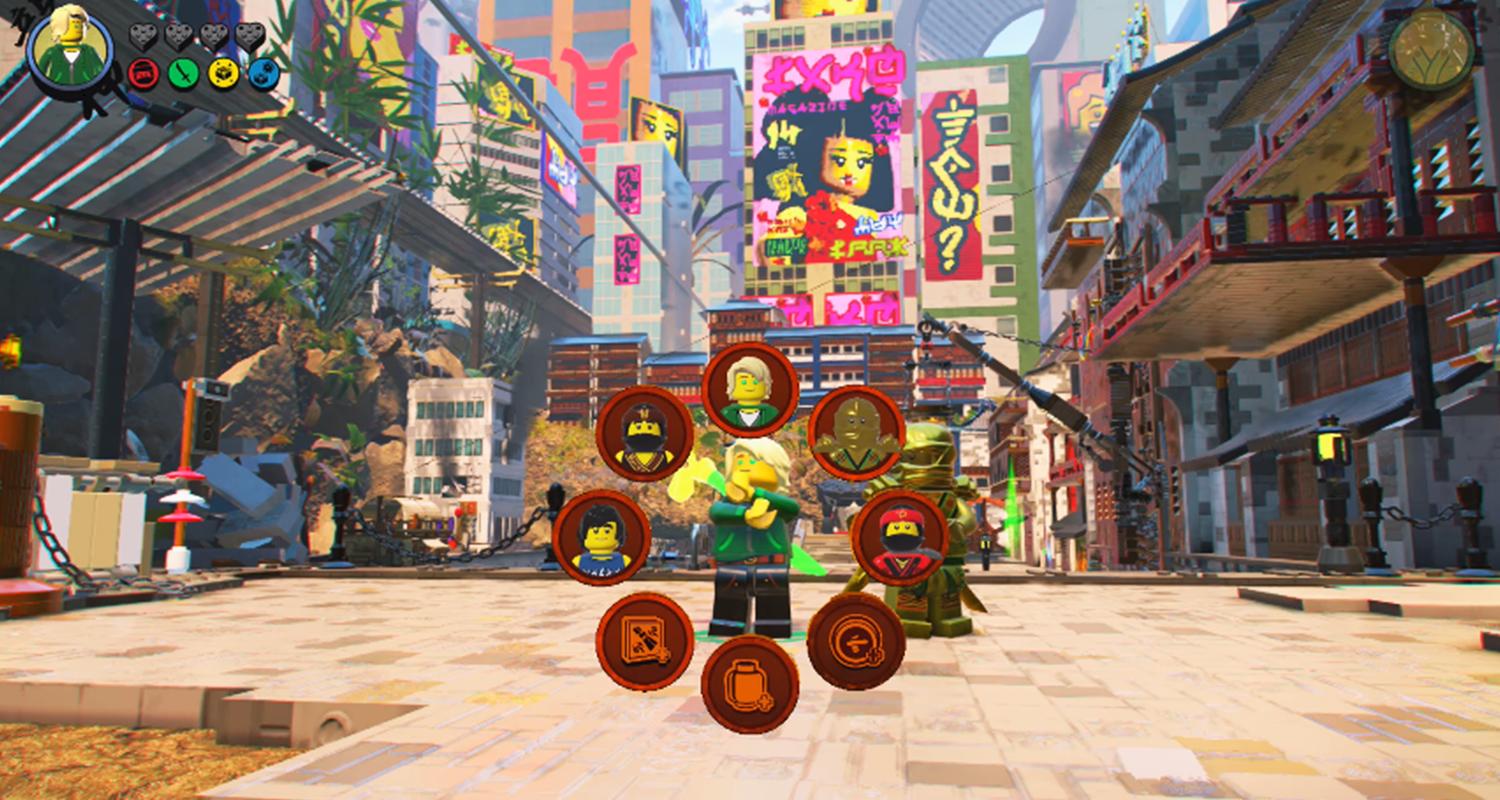Select Kai, the red ninja, on the wheel
Image resolution: width=1500 pixels, height=800 pixels.
pos(899,535)
